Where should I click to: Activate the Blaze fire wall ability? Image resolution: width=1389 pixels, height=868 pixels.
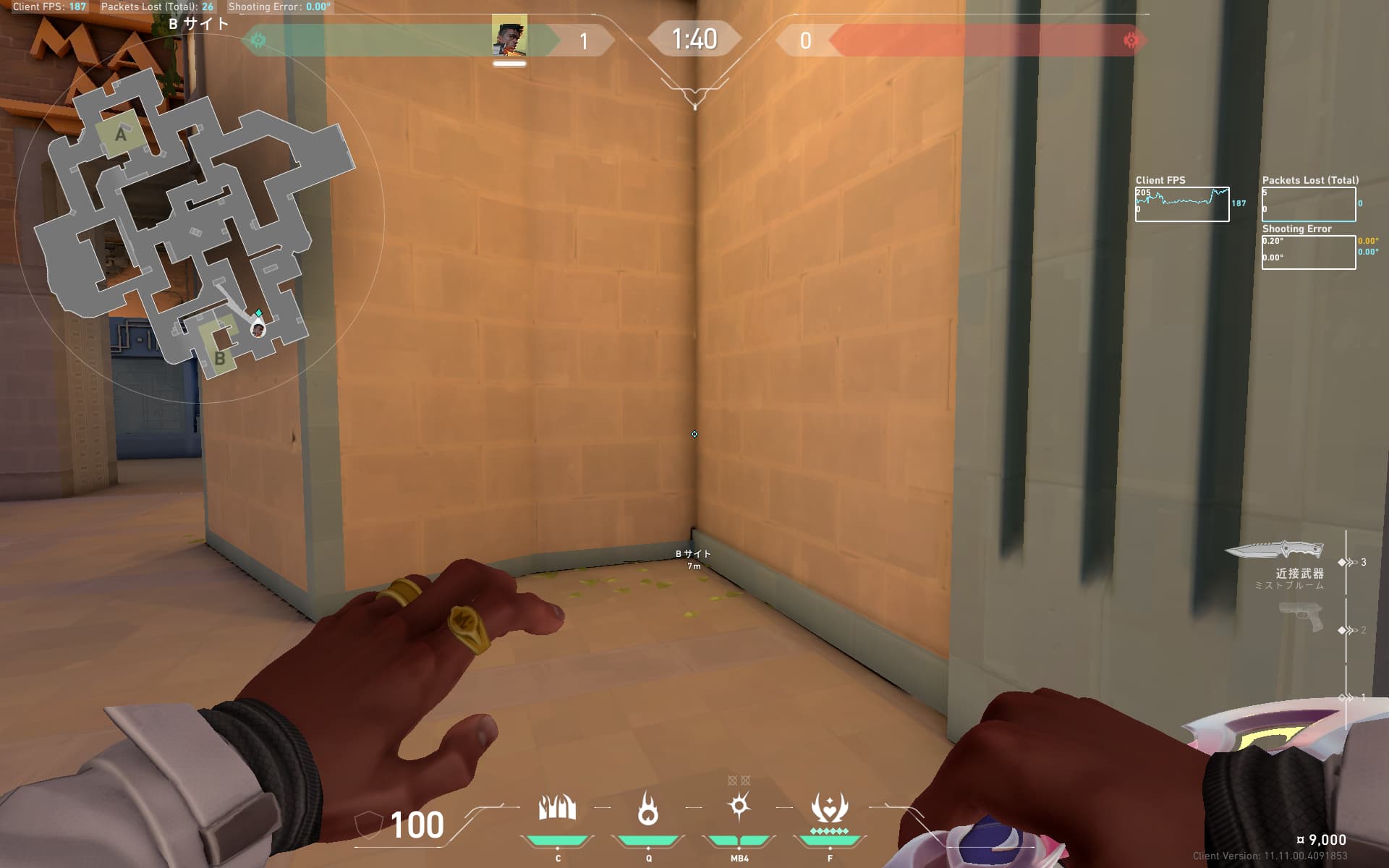tap(557, 808)
